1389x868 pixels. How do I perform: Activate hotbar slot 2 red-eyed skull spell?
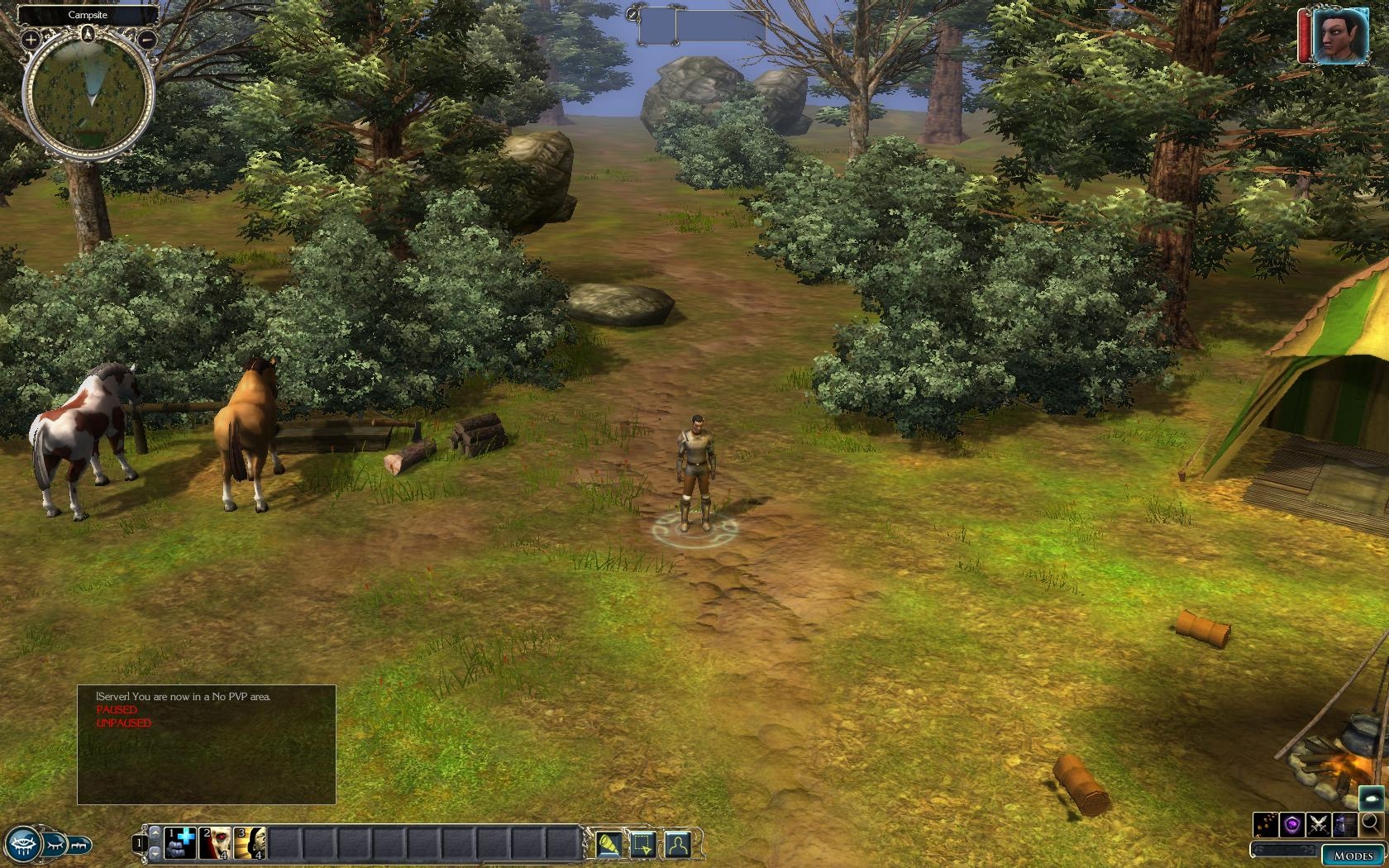point(215,843)
